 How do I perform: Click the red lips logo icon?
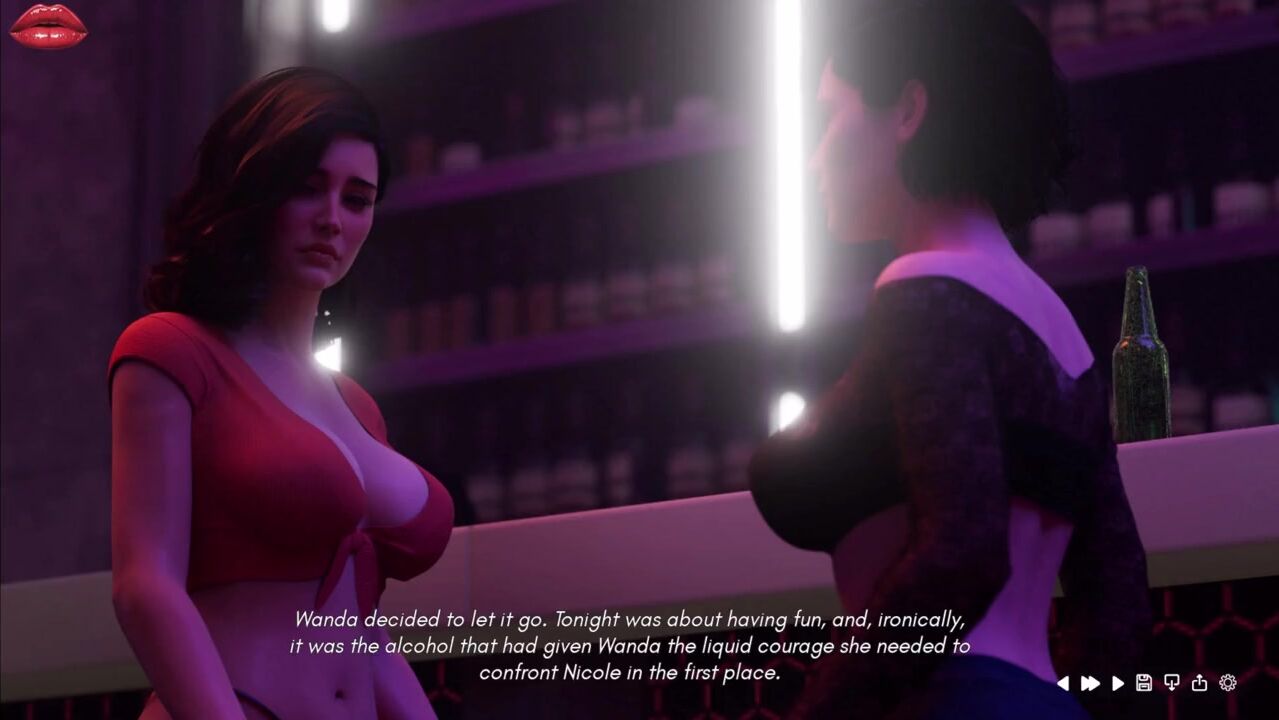[48, 25]
